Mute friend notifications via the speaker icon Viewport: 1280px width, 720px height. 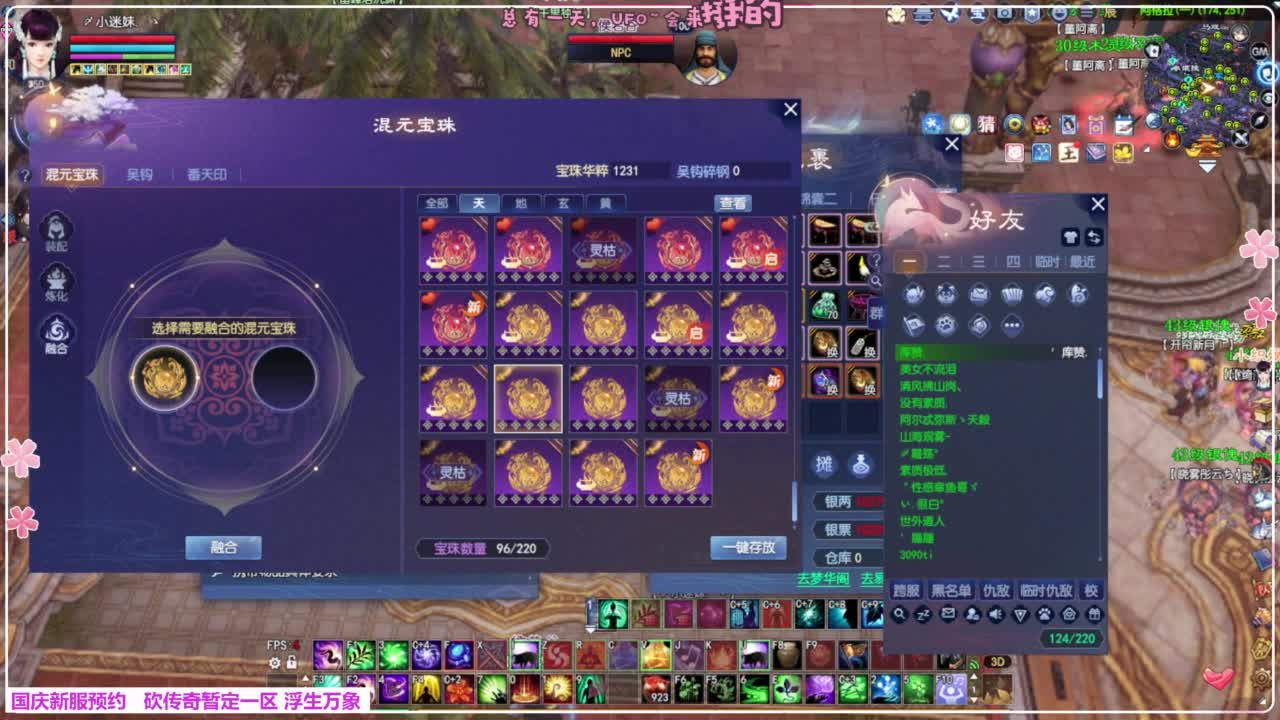pyautogui.click(x=995, y=614)
